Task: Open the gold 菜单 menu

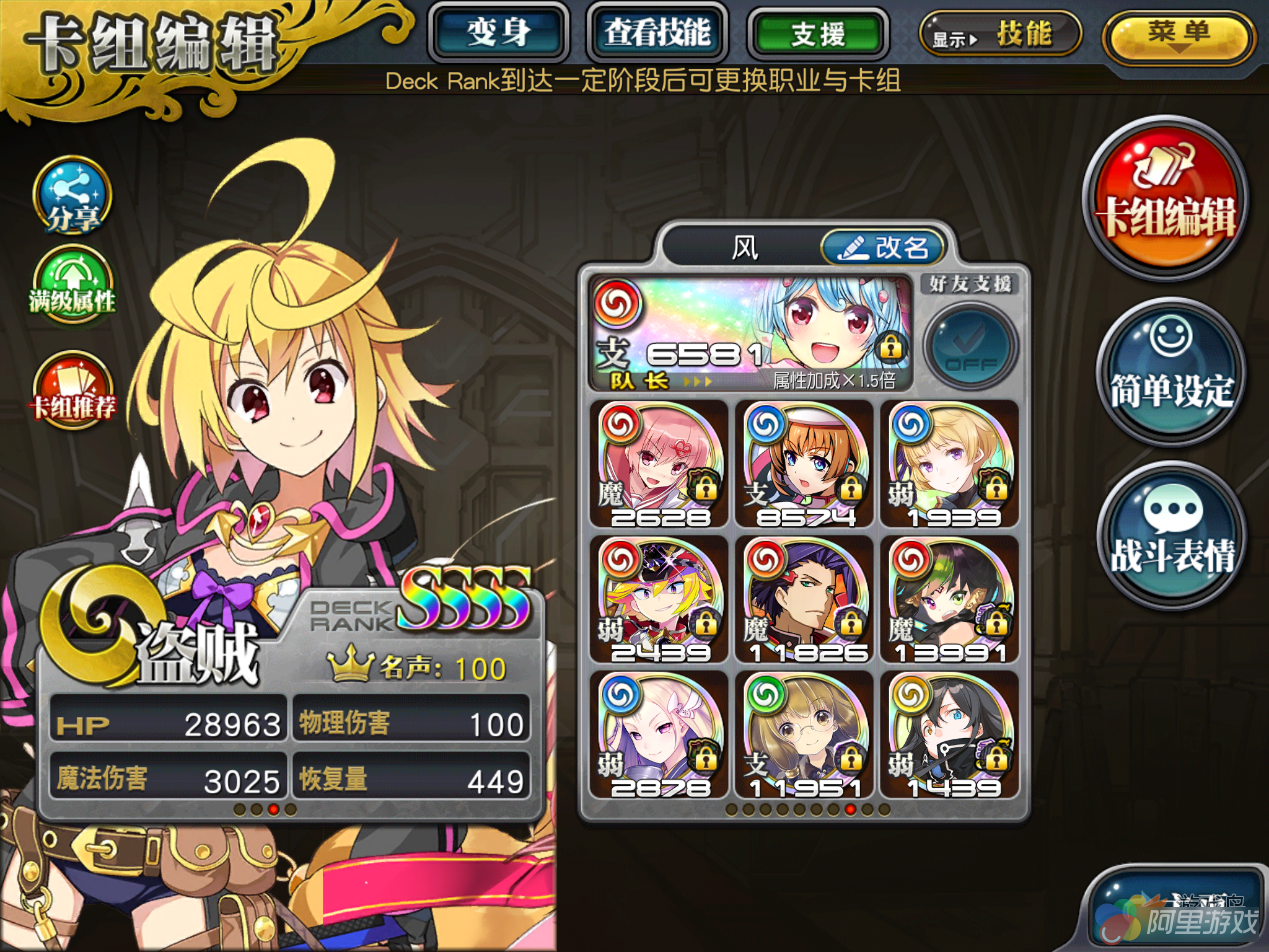Action: tap(1177, 37)
